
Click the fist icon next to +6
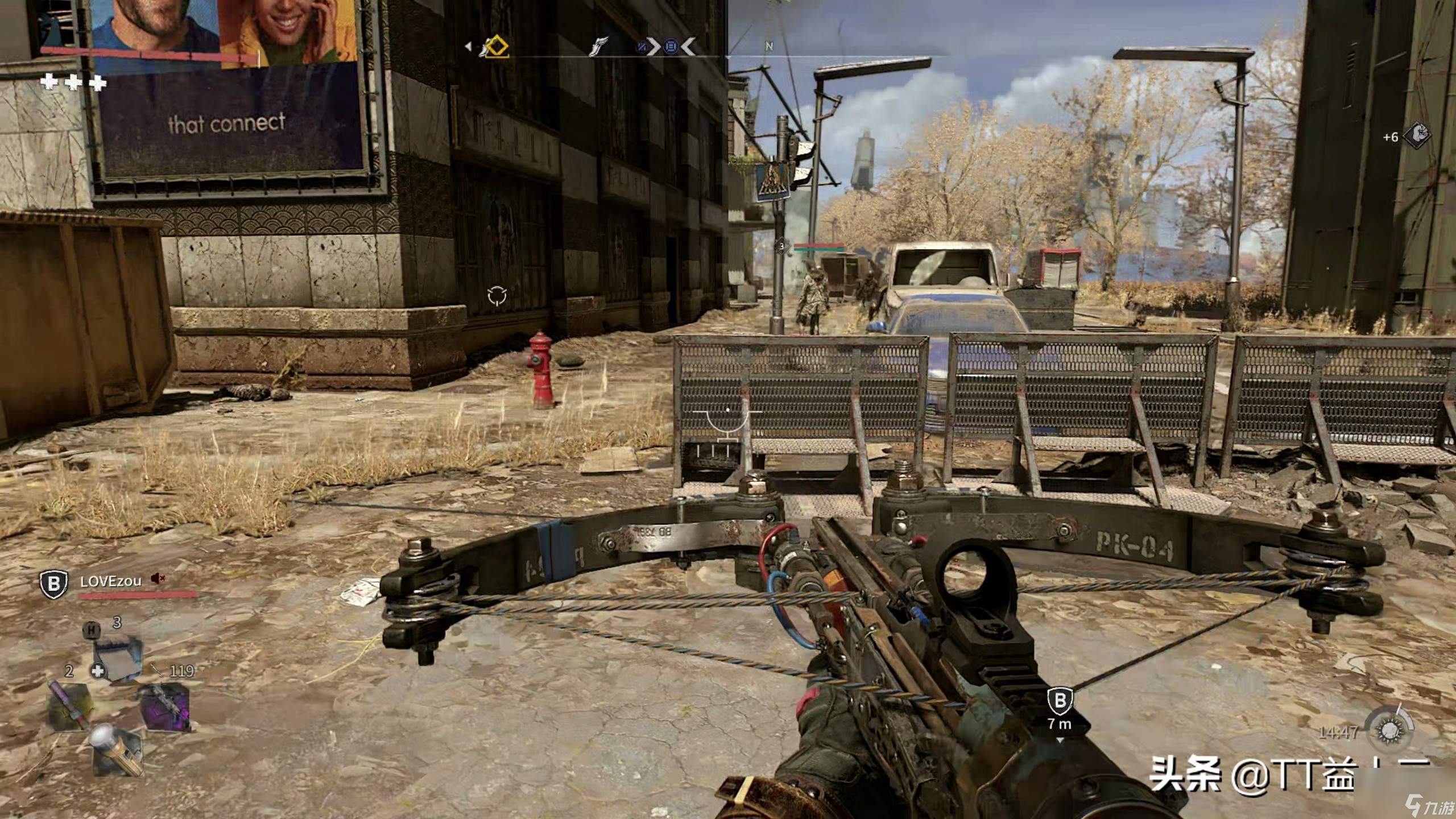click(x=1417, y=135)
